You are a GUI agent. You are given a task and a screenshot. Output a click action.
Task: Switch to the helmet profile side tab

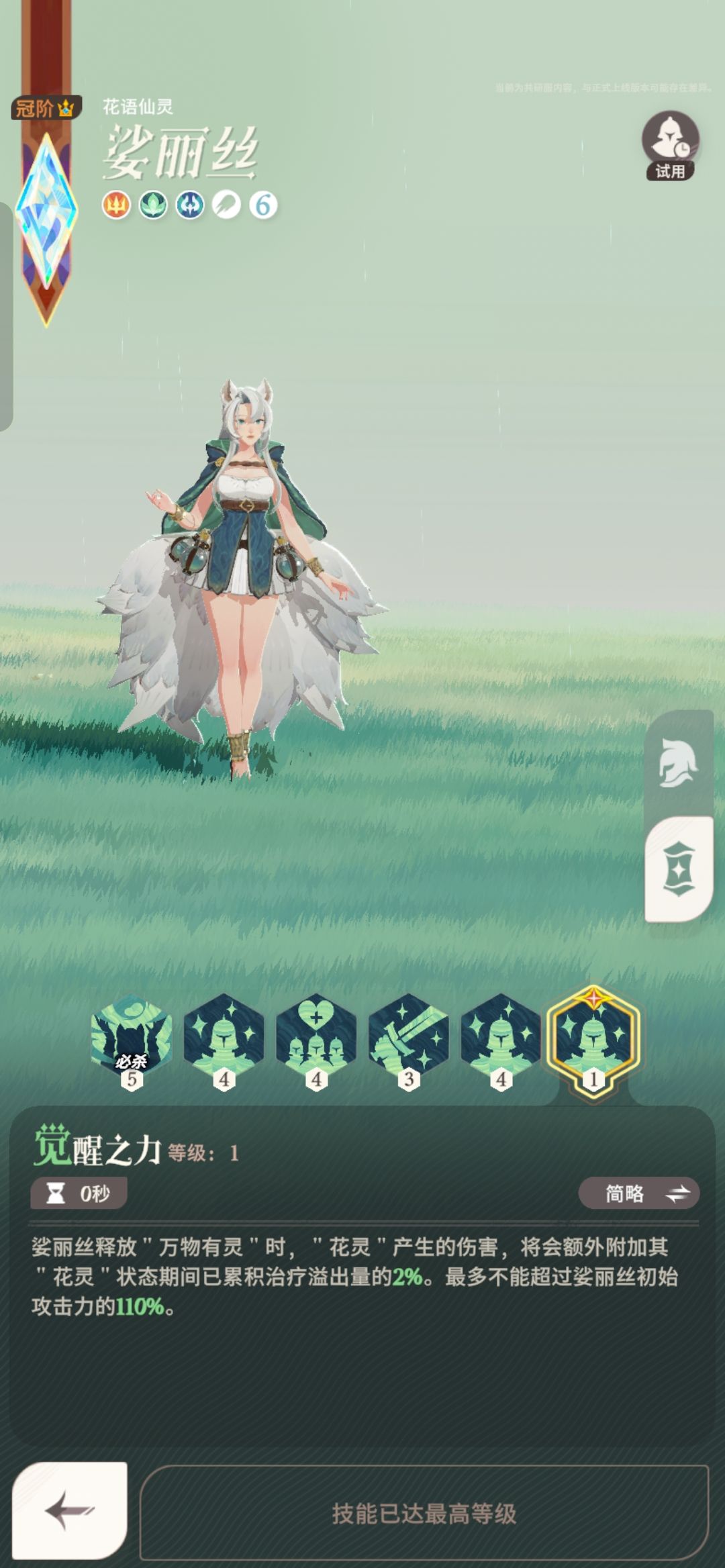678,763
